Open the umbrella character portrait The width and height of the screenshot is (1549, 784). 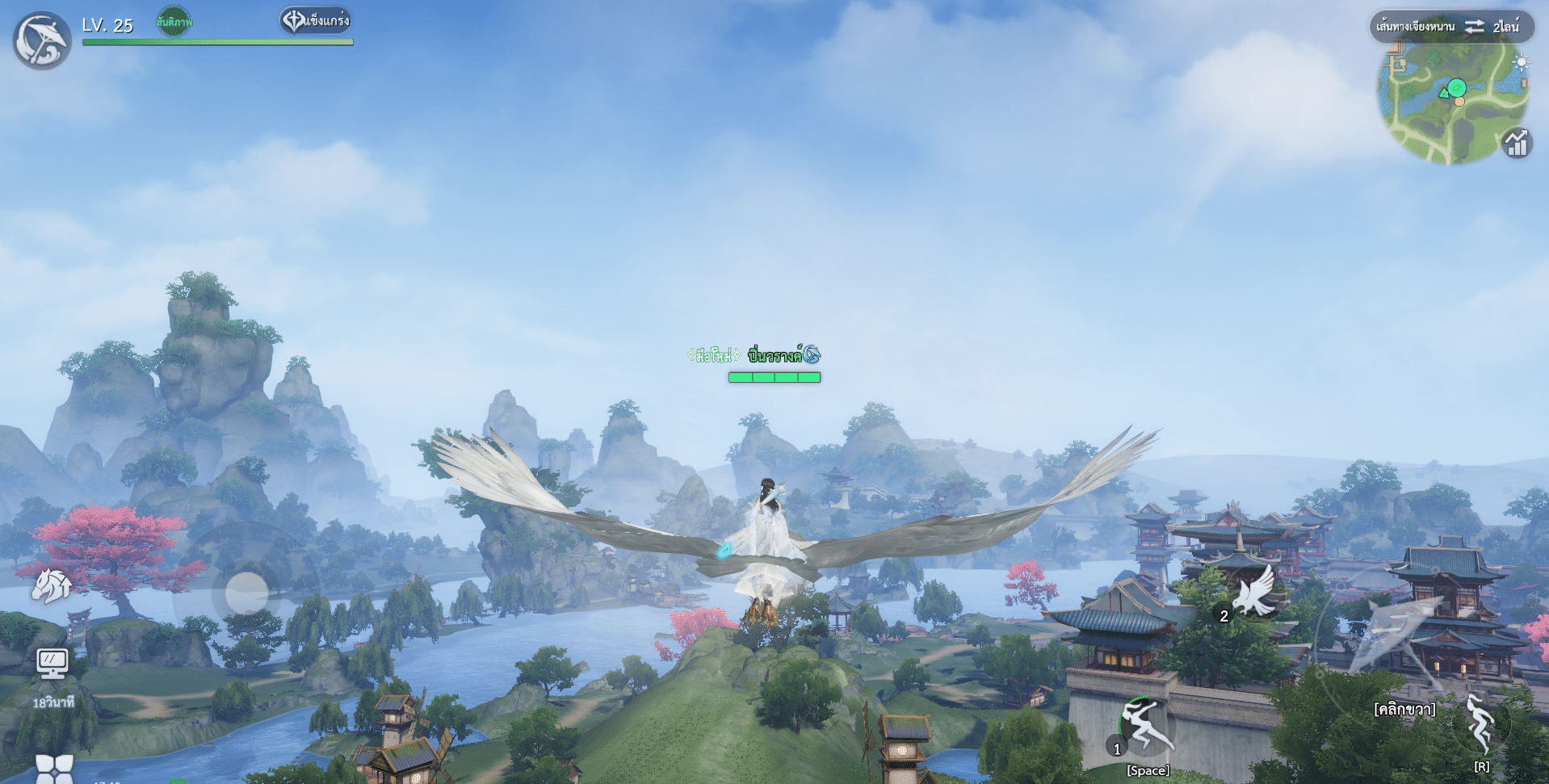42,40
